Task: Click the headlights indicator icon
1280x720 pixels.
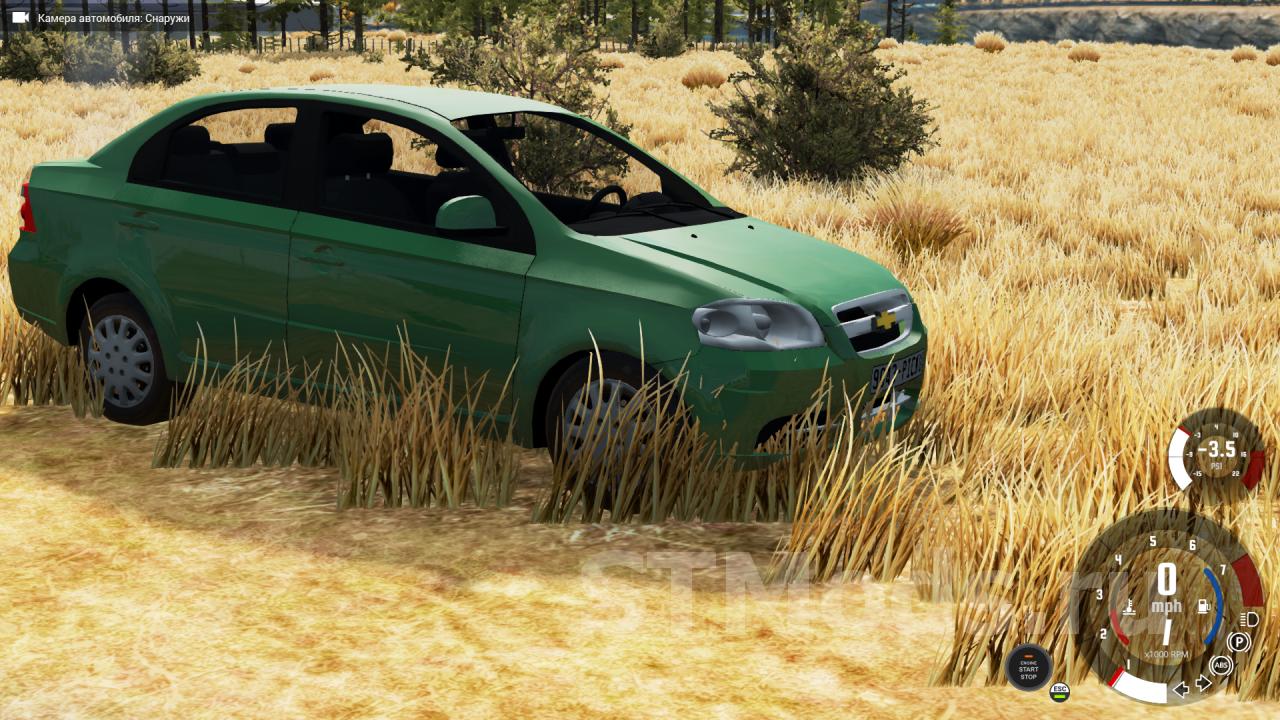Action: (x=1248, y=619)
